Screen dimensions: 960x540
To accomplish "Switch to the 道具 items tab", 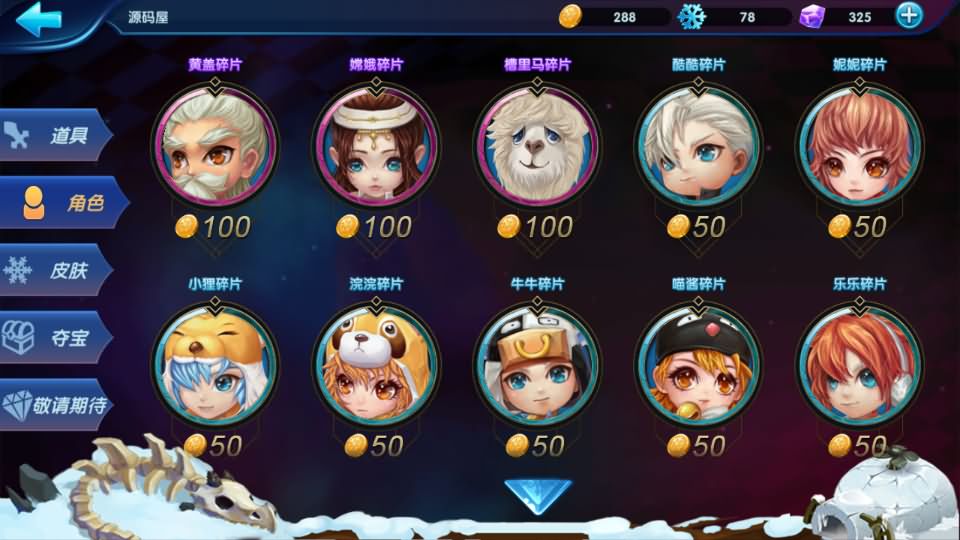I will (58, 136).
